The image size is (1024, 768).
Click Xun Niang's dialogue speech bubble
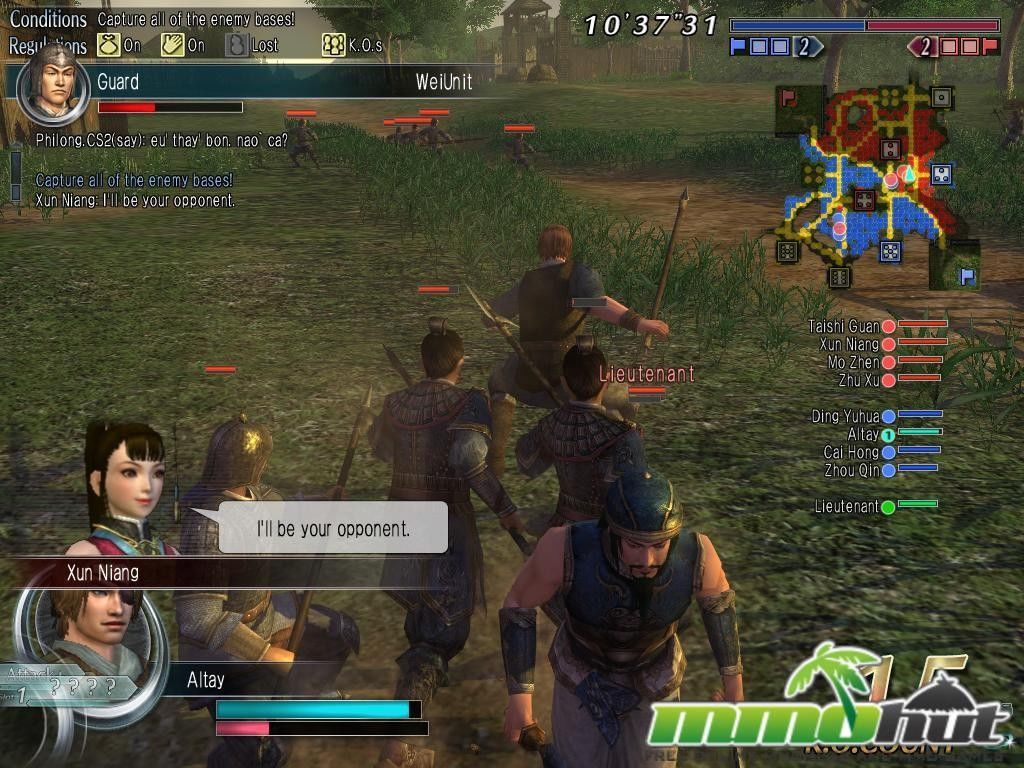point(333,528)
